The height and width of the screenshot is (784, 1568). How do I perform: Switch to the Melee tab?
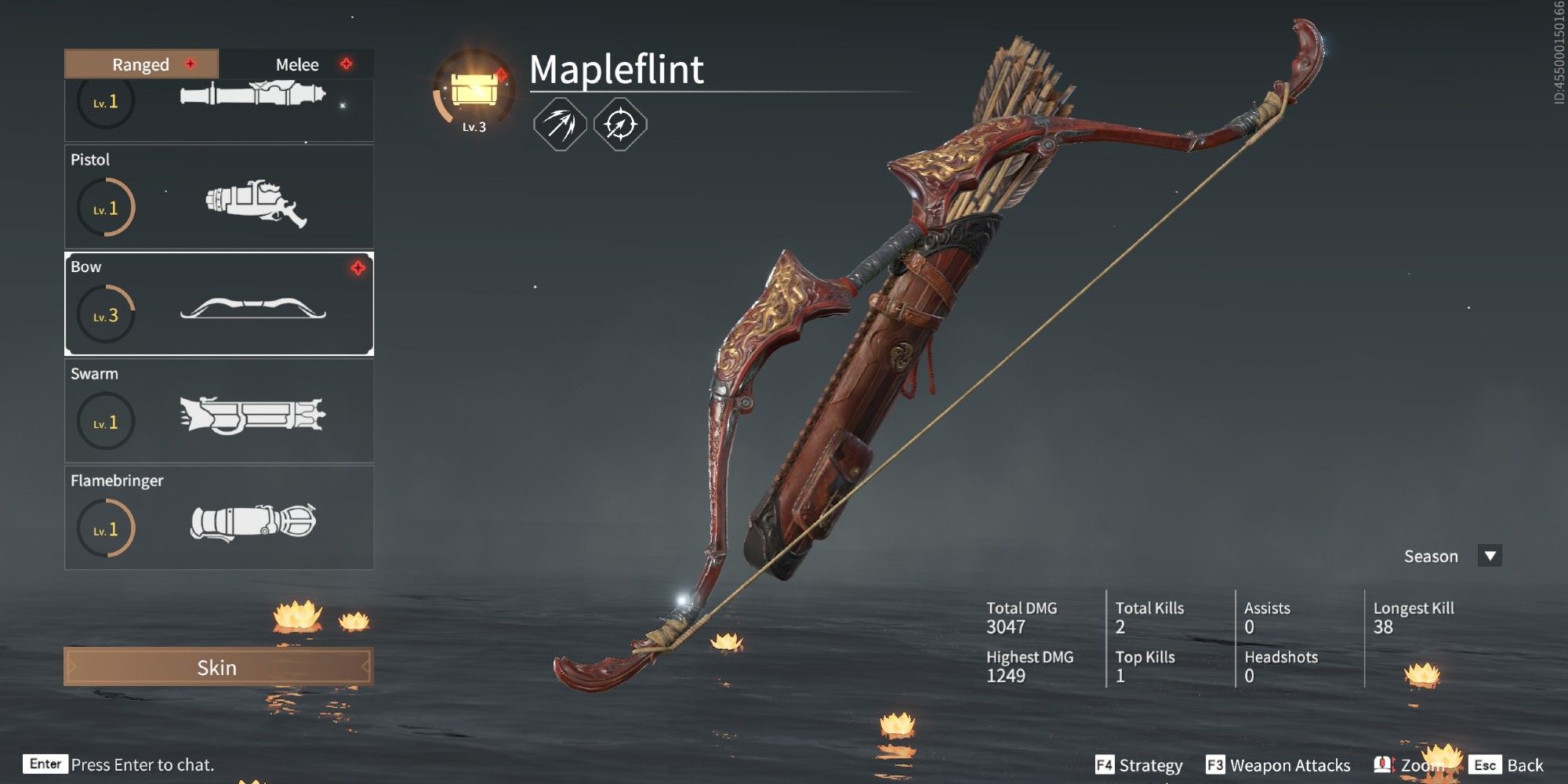298,64
